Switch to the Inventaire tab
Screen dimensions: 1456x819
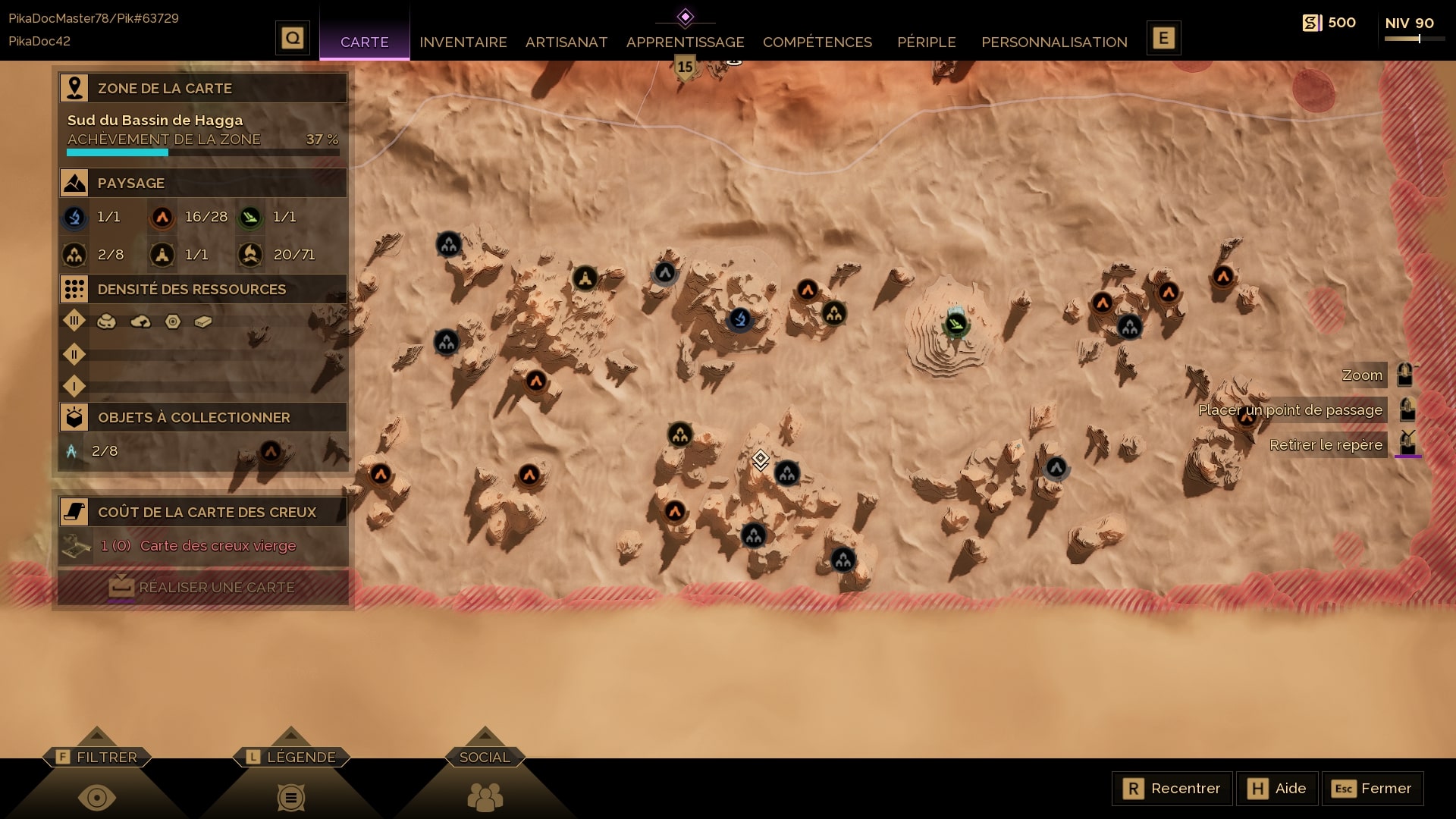(463, 42)
